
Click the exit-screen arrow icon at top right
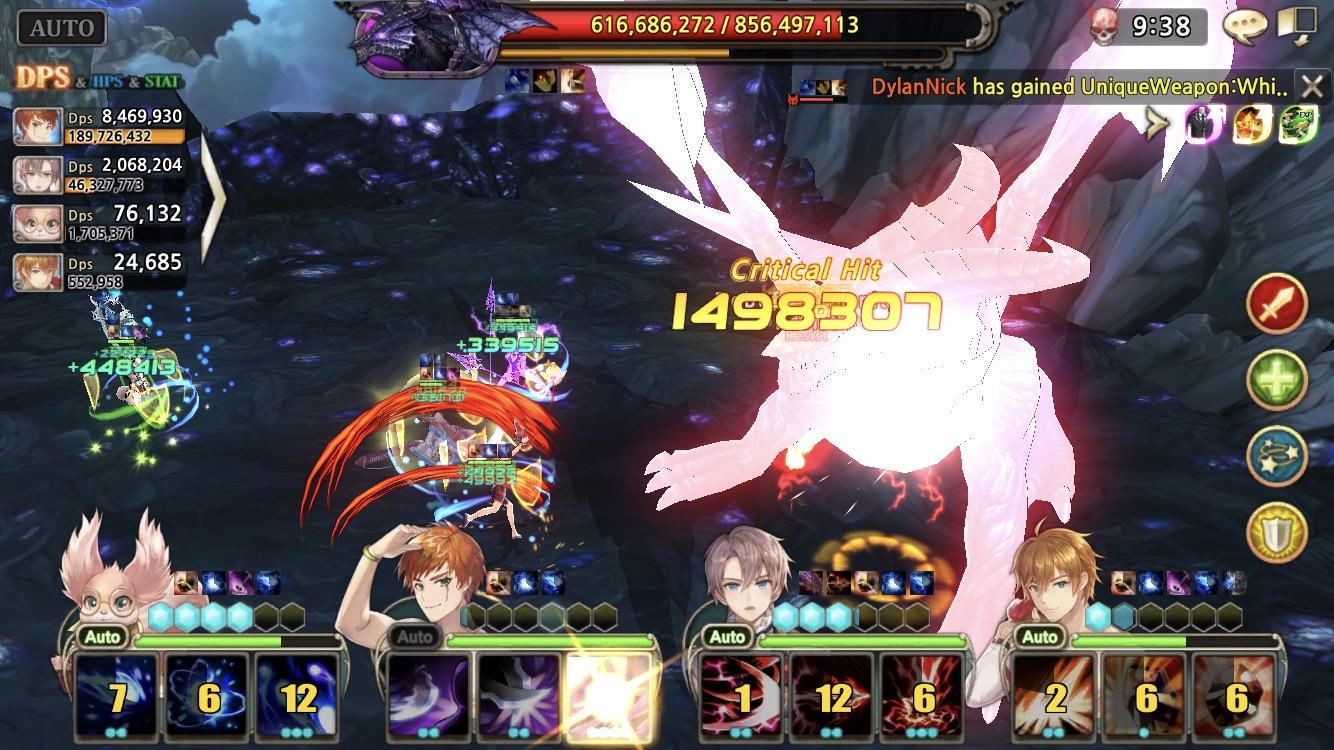[1297, 26]
